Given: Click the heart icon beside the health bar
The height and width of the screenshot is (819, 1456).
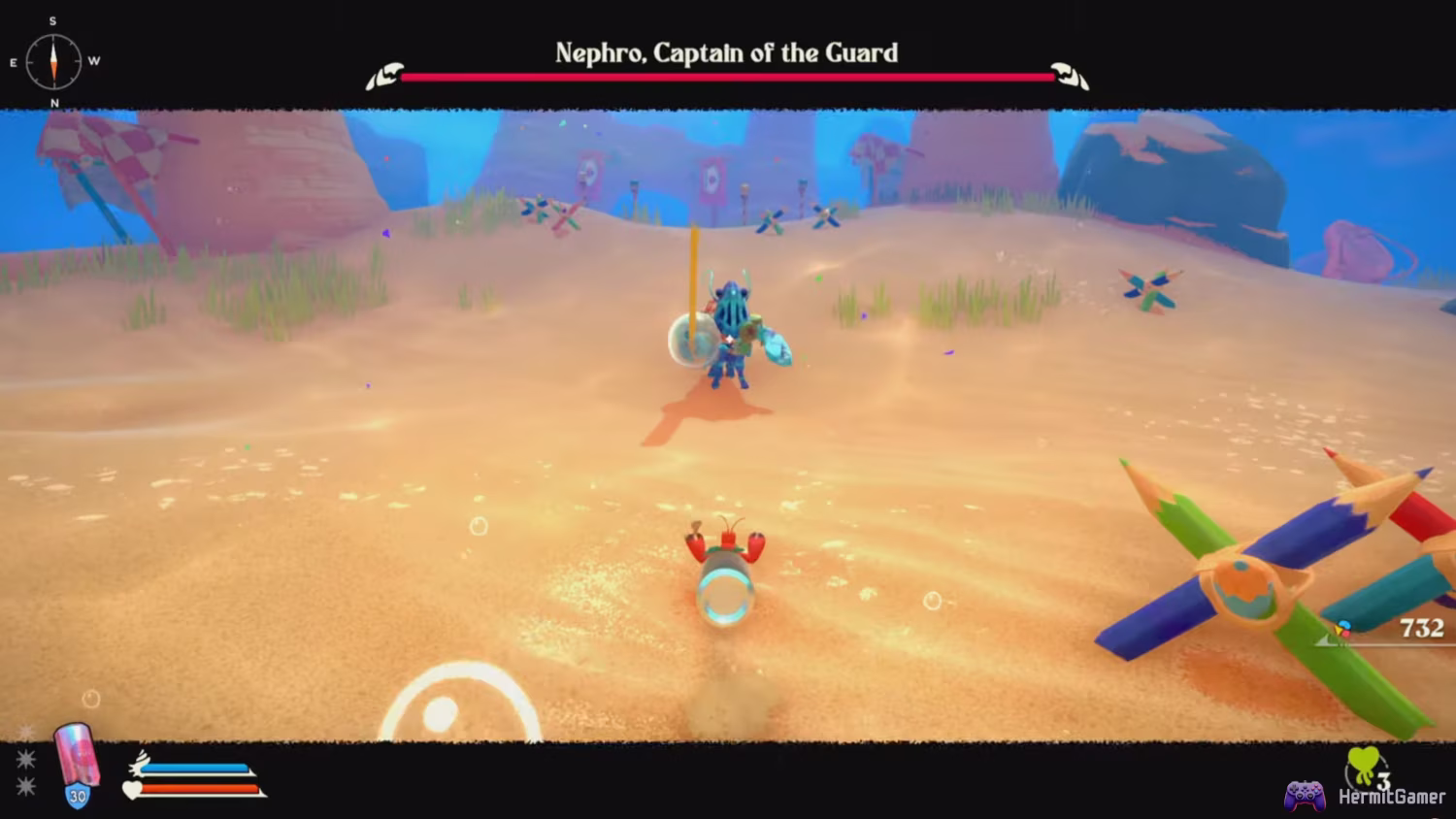Looking at the screenshot, I should pos(131,790).
